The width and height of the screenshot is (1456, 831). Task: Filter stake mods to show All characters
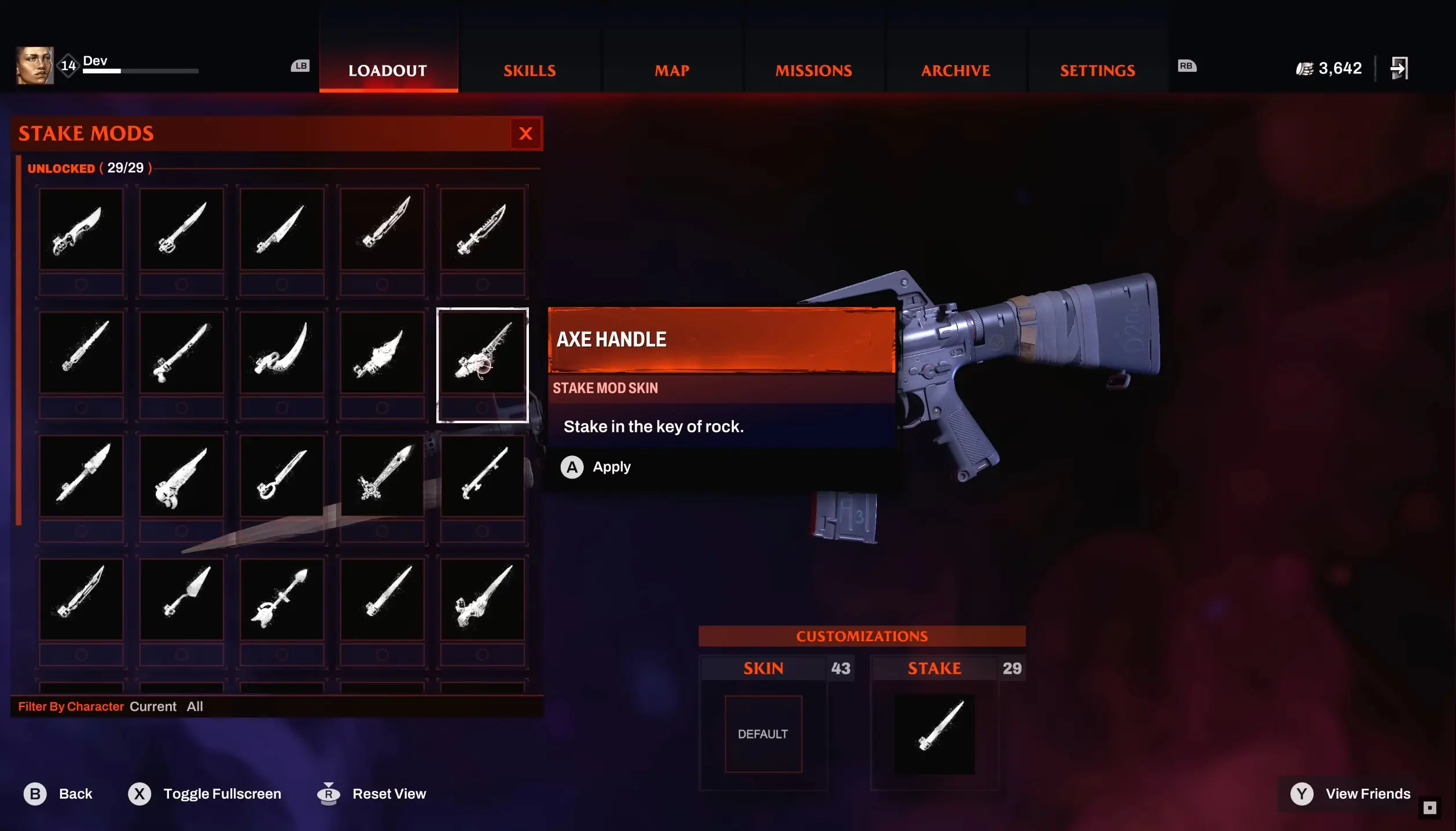(x=195, y=706)
